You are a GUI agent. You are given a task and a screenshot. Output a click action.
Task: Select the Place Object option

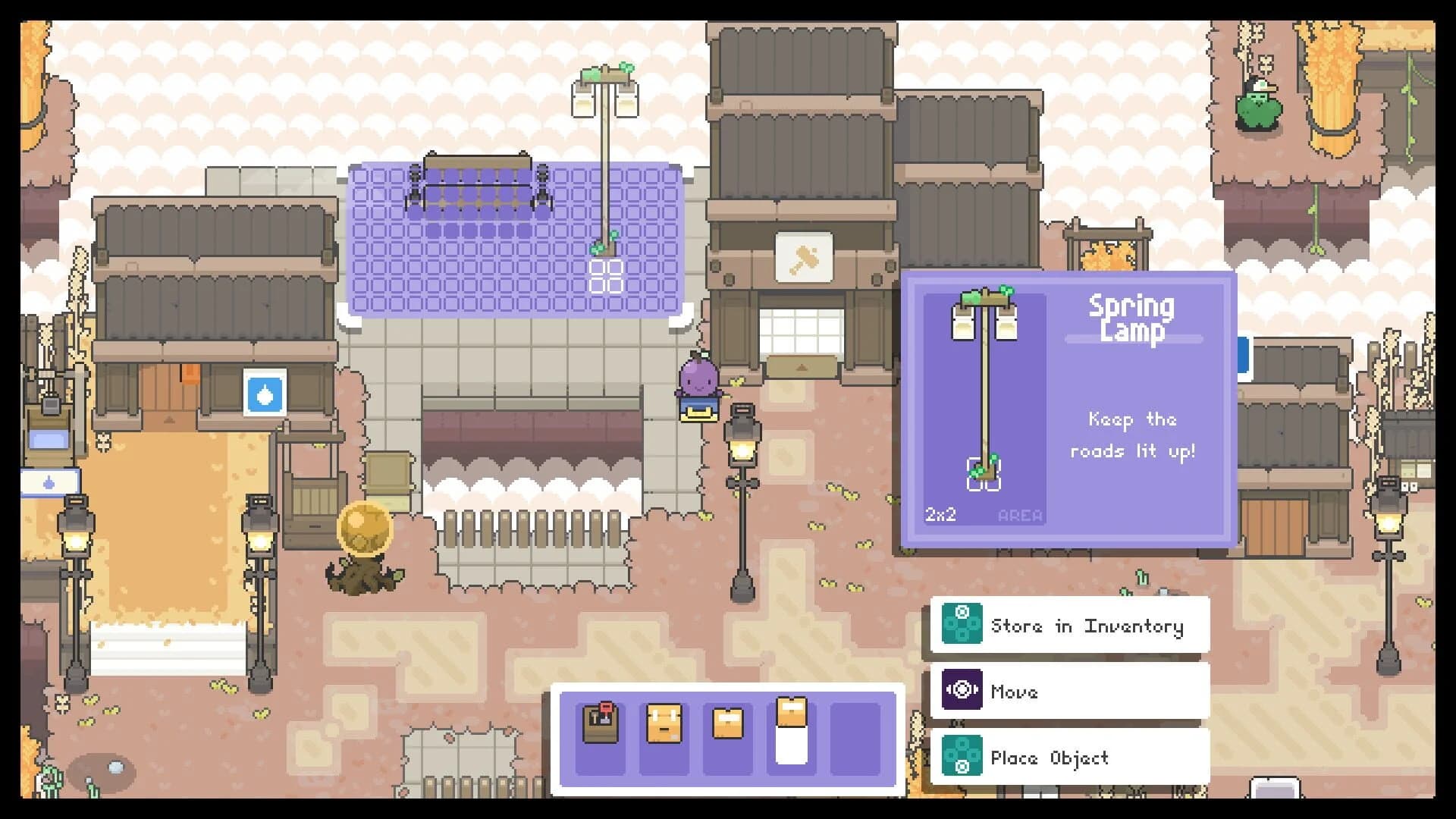[x=1050, y=756]
